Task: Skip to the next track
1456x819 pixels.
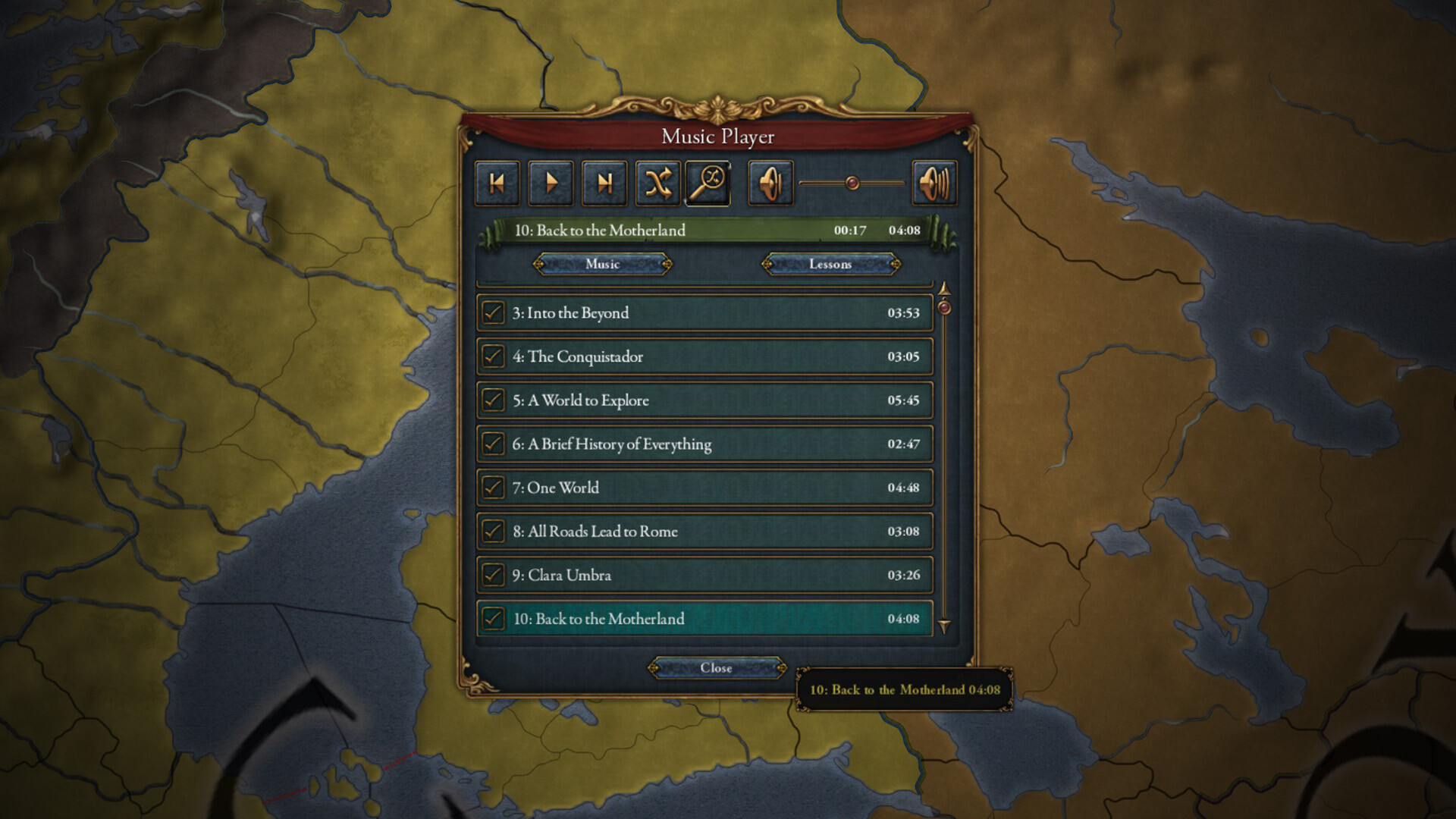Action: 604,182
